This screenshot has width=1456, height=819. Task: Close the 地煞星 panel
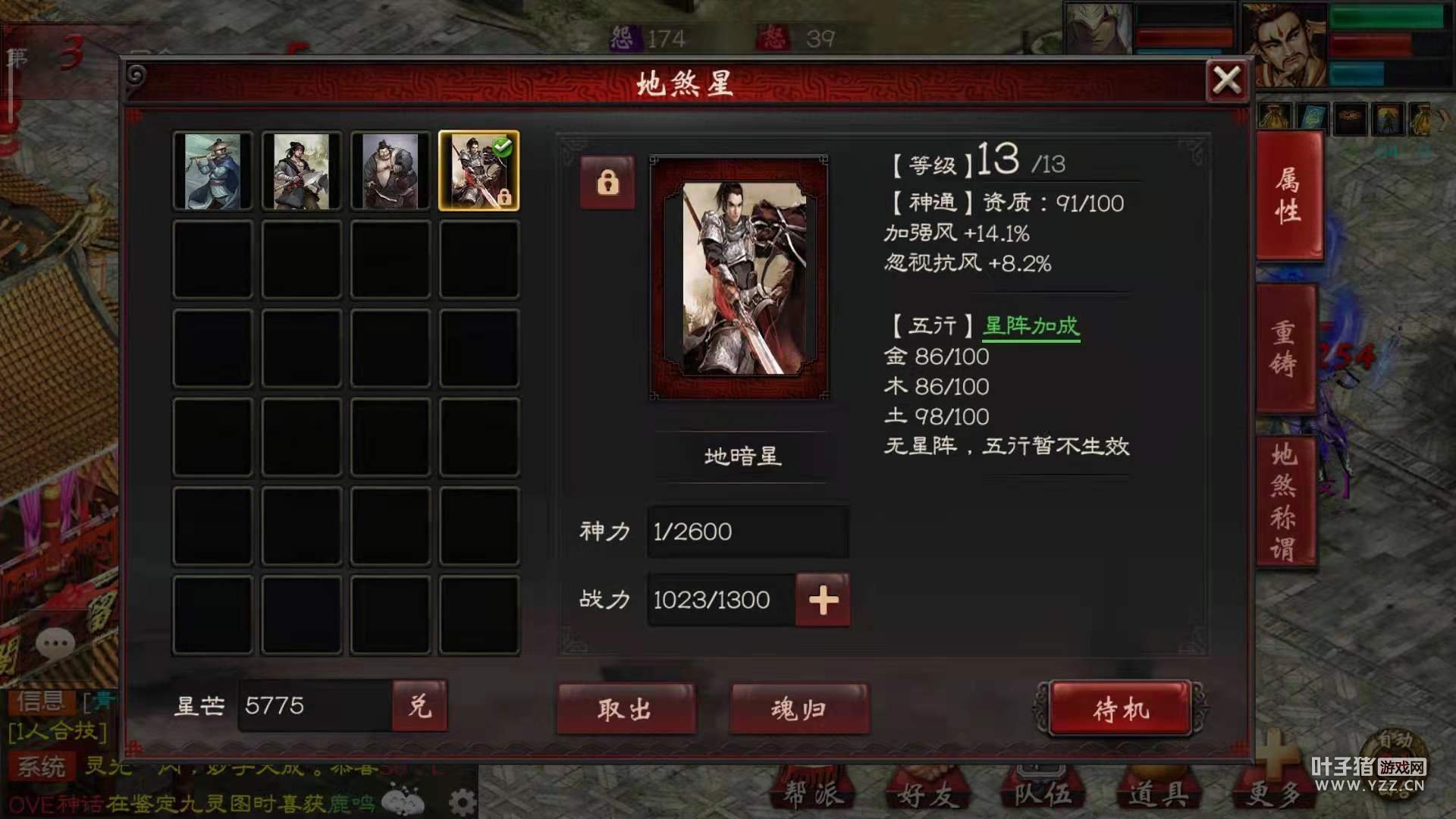pos(1226,80)
